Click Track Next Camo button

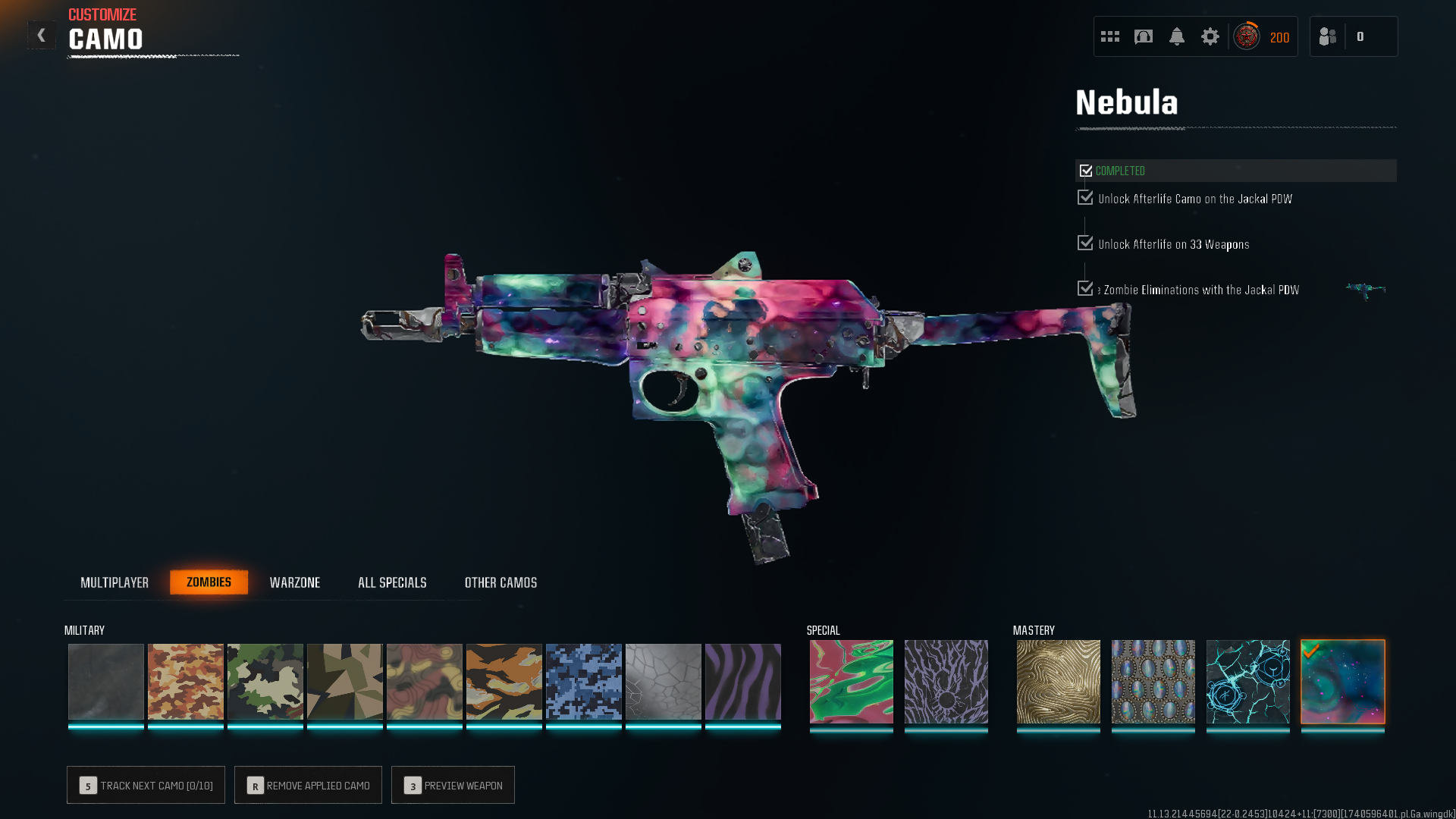tap(146, 785)
